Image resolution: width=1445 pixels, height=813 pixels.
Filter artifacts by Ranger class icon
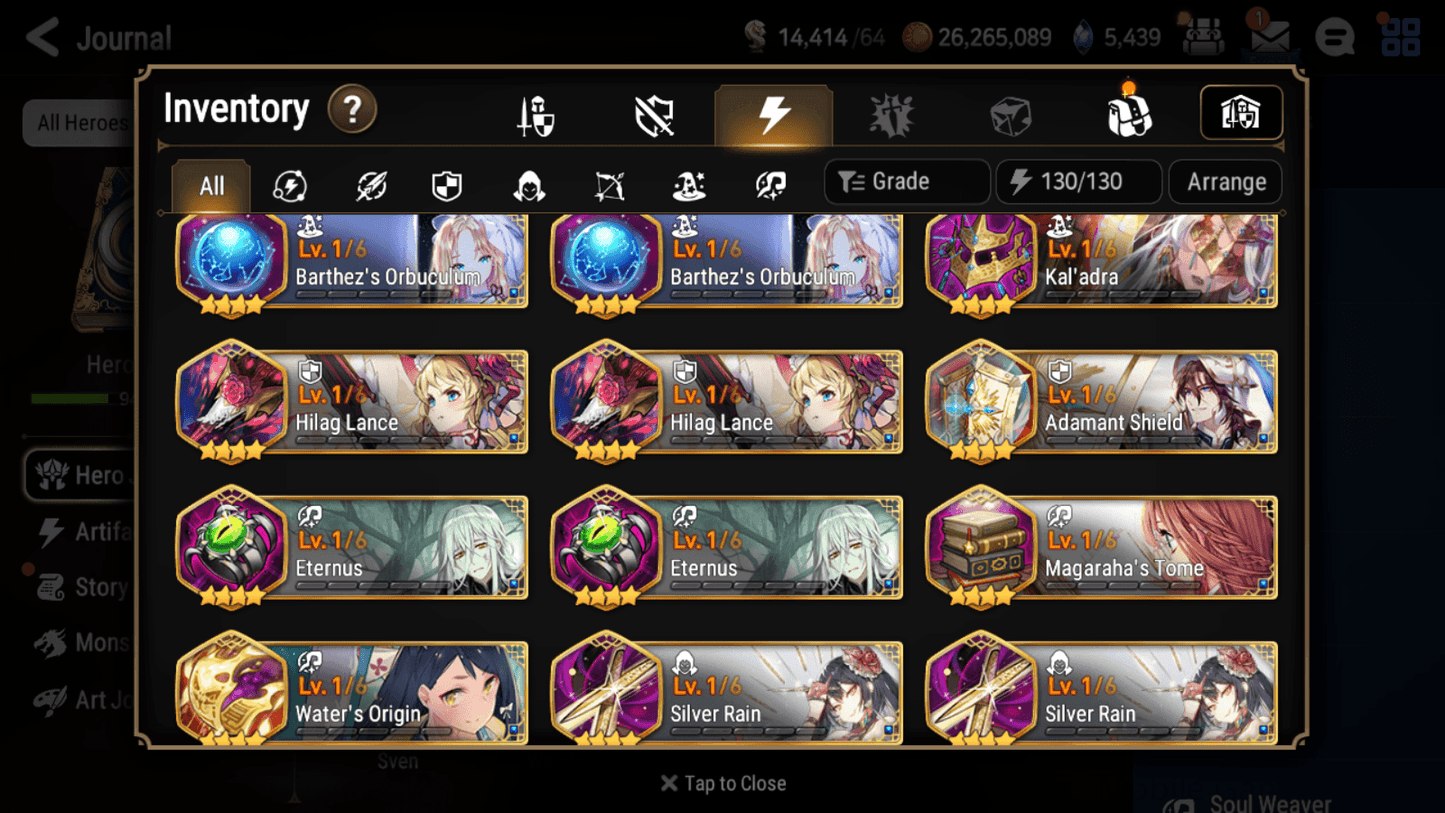click(x=608, y=183)
